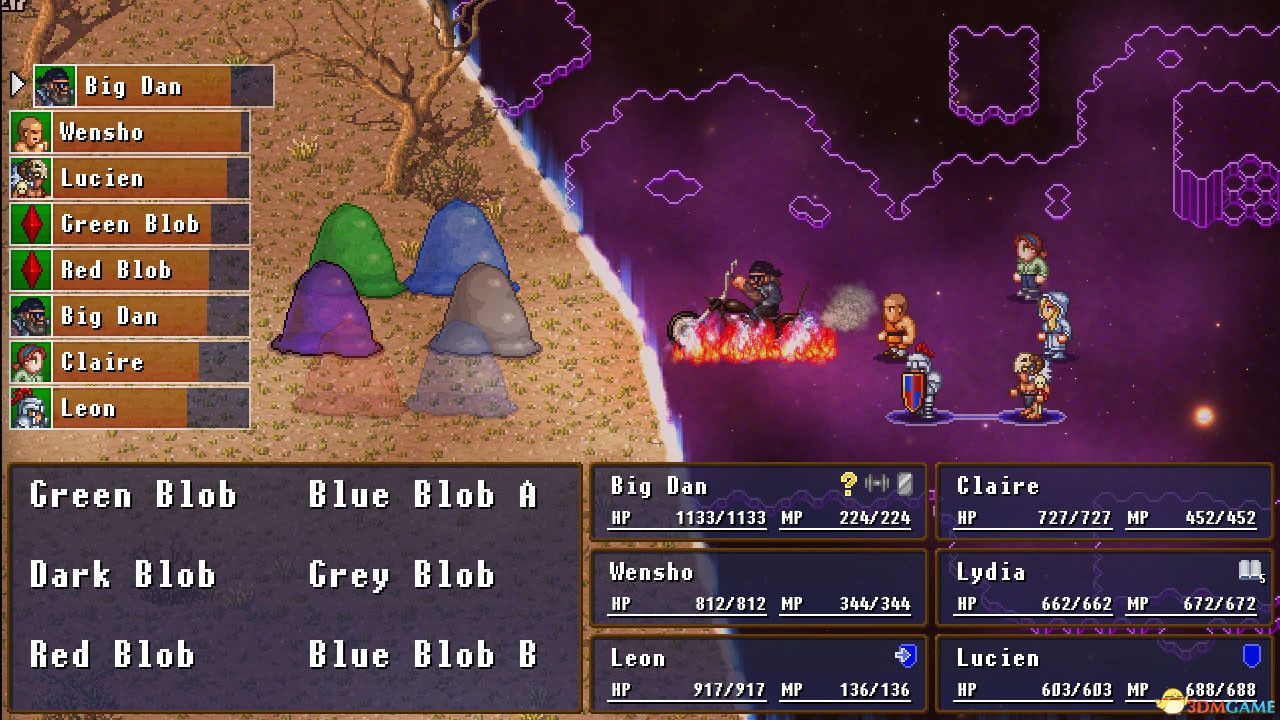1280x720 pixels.
Task: Open Big Dan's HP/MP status panel
Action: 759,501
